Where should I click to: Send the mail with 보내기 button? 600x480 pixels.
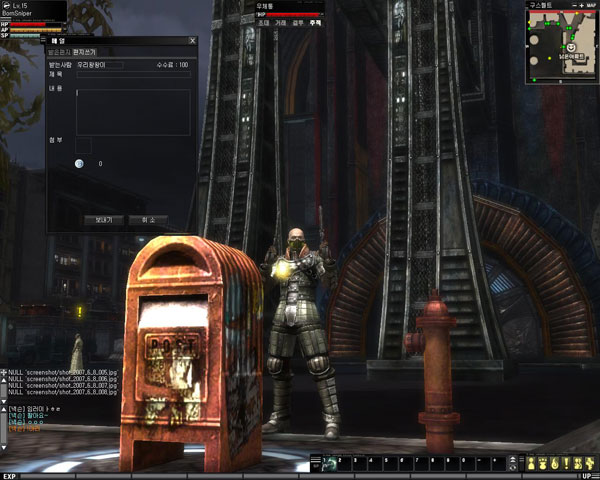pos(103,218)
